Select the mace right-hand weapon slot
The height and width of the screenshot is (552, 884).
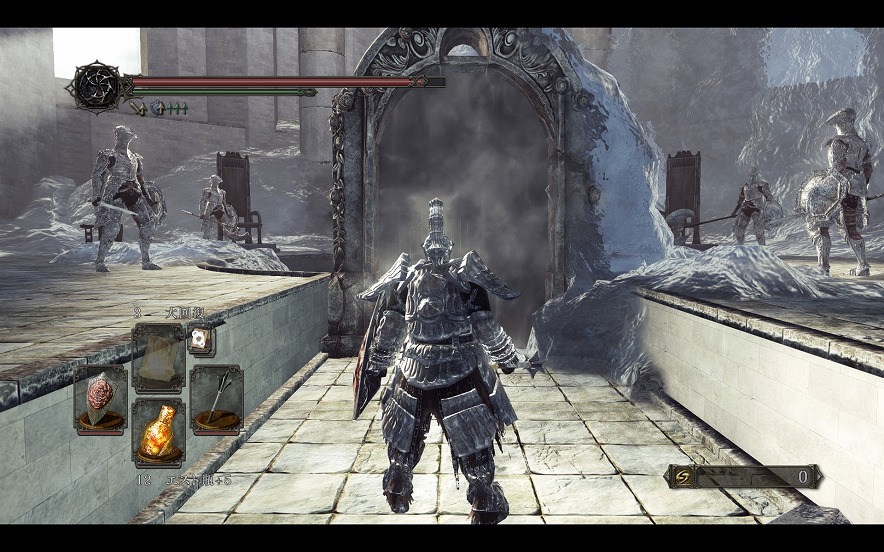coord(216,398)
